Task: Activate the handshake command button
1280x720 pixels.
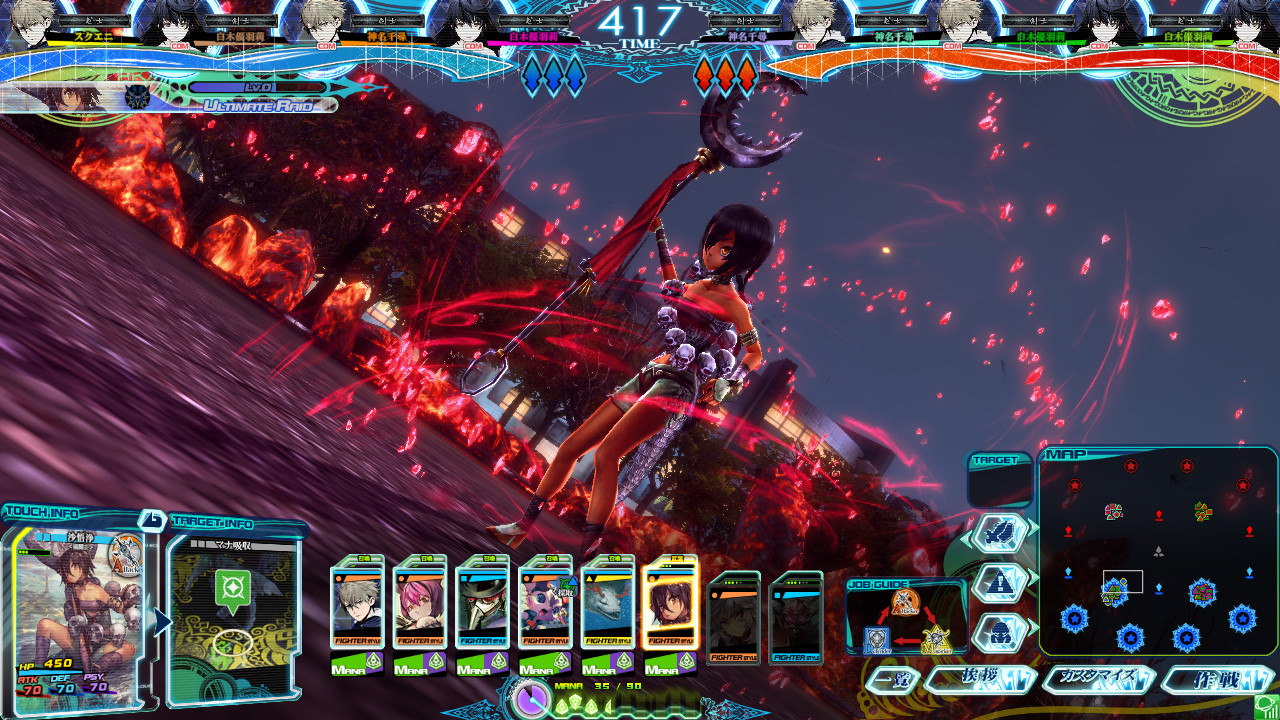Action: tap(999, 533)
